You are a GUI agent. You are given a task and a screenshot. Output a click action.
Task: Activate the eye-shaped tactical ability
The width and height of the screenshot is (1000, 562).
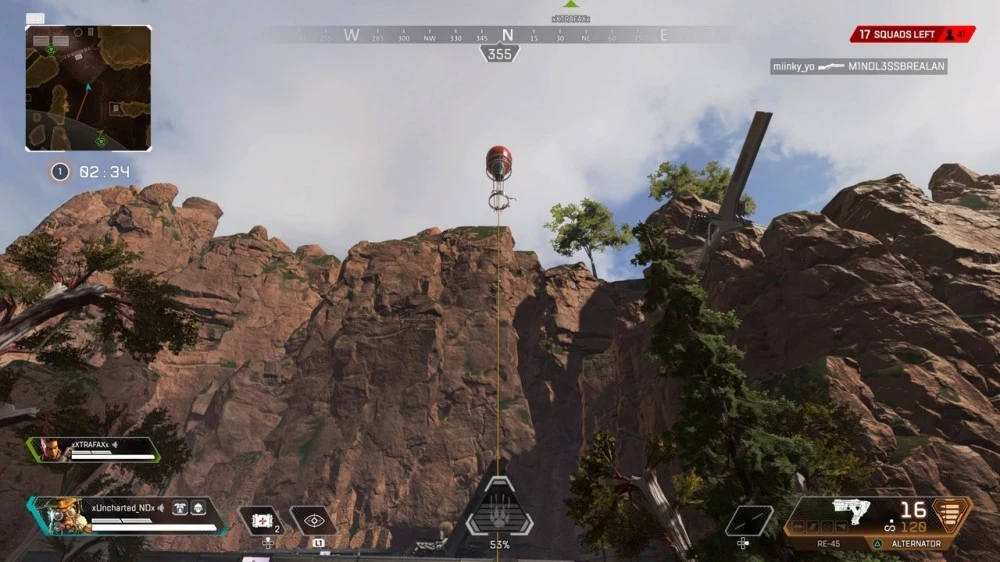[313, 520]
